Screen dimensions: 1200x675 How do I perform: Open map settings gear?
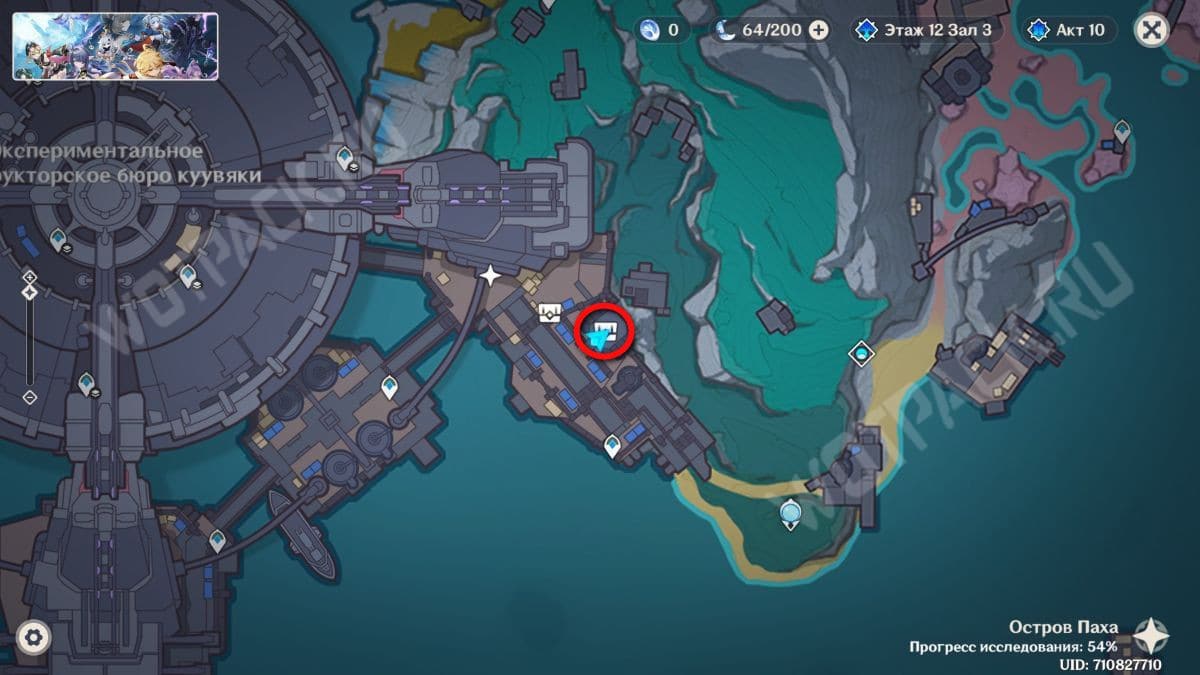coord(34,637)
